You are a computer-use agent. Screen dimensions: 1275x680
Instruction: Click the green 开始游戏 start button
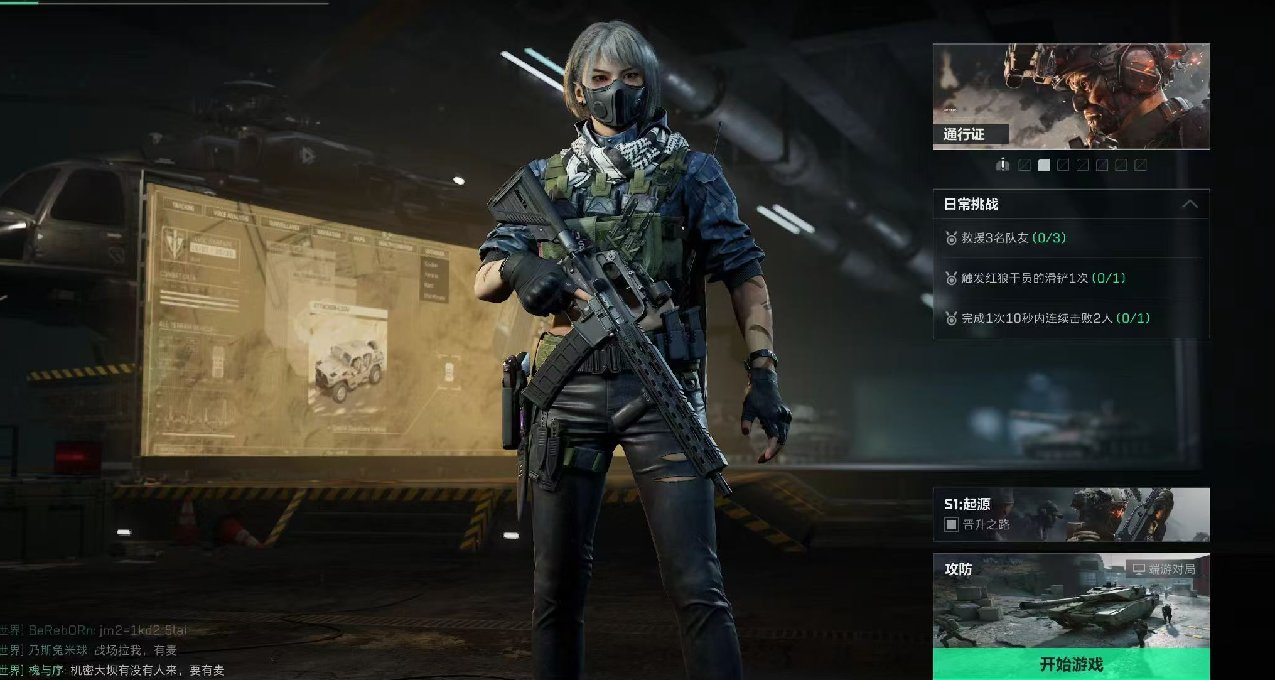point(1071,664)
